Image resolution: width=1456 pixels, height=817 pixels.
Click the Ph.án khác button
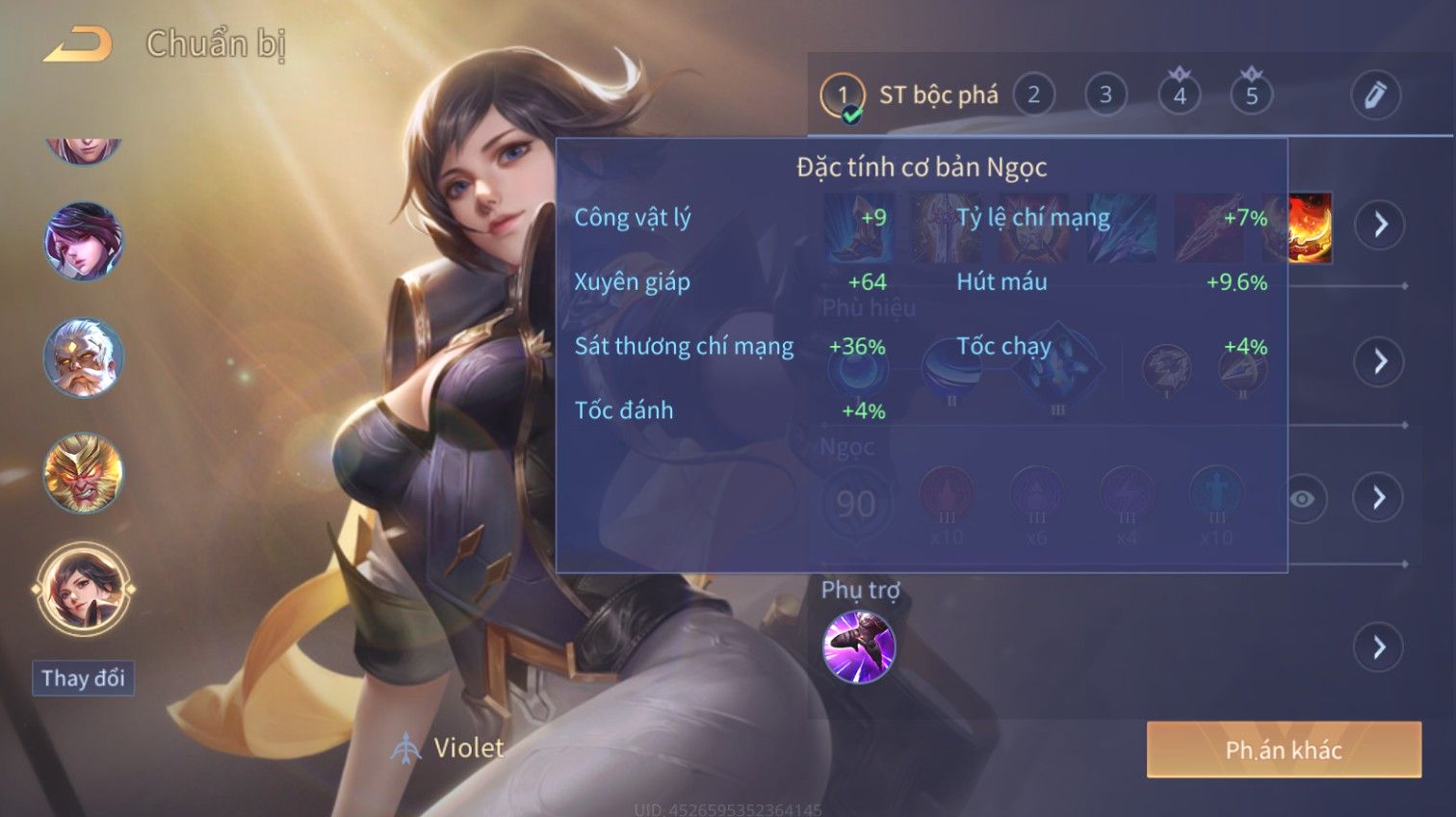1283,750
